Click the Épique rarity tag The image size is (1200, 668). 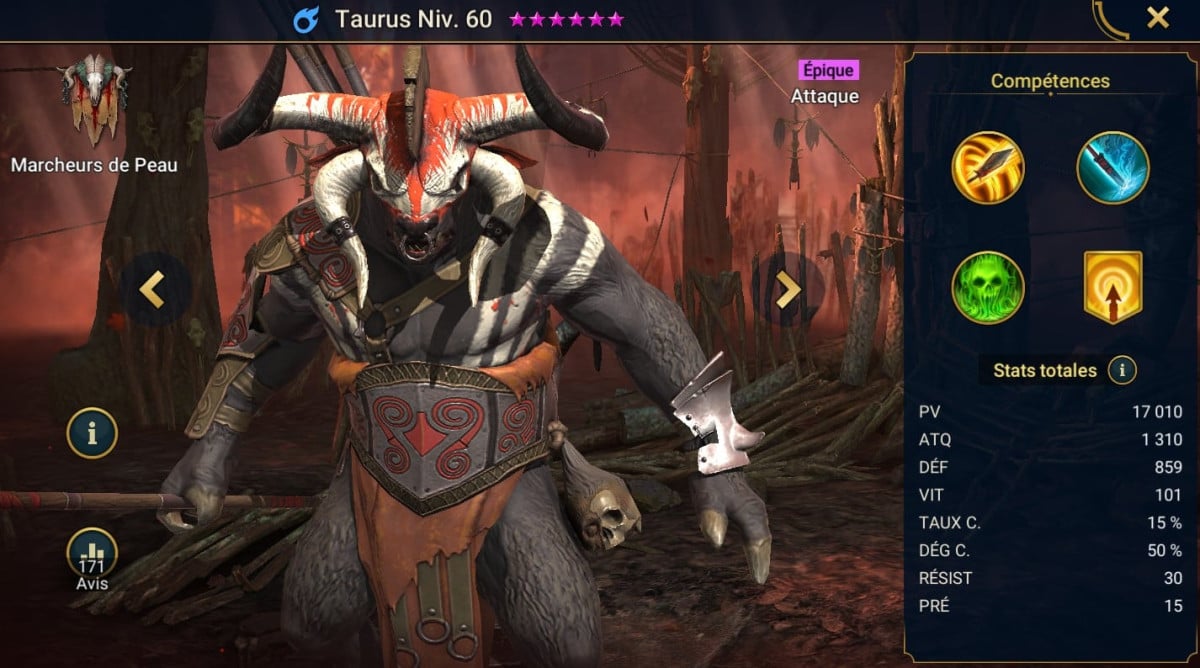point(828,70)
